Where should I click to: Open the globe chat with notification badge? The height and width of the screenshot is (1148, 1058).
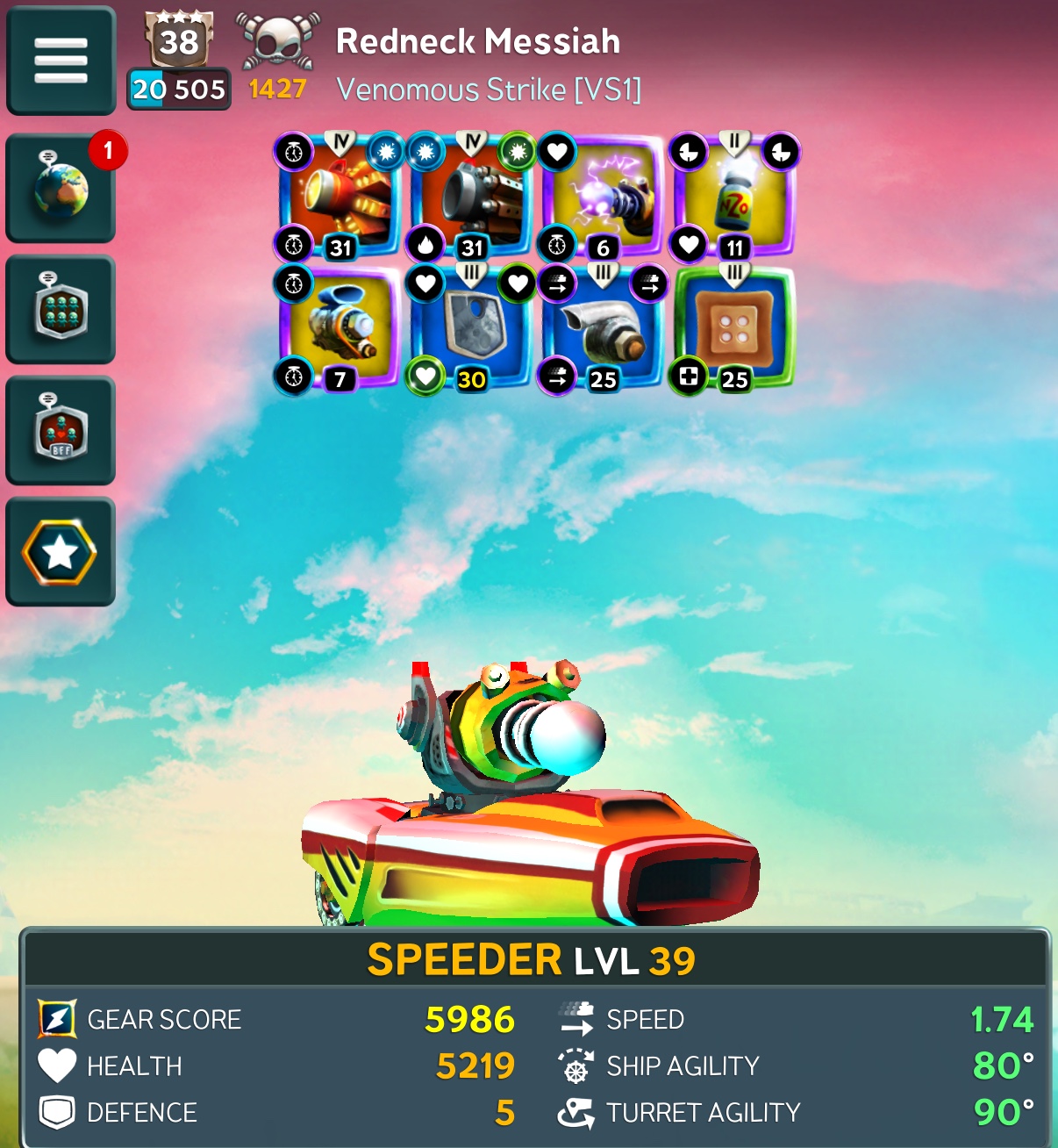(61, 188)
